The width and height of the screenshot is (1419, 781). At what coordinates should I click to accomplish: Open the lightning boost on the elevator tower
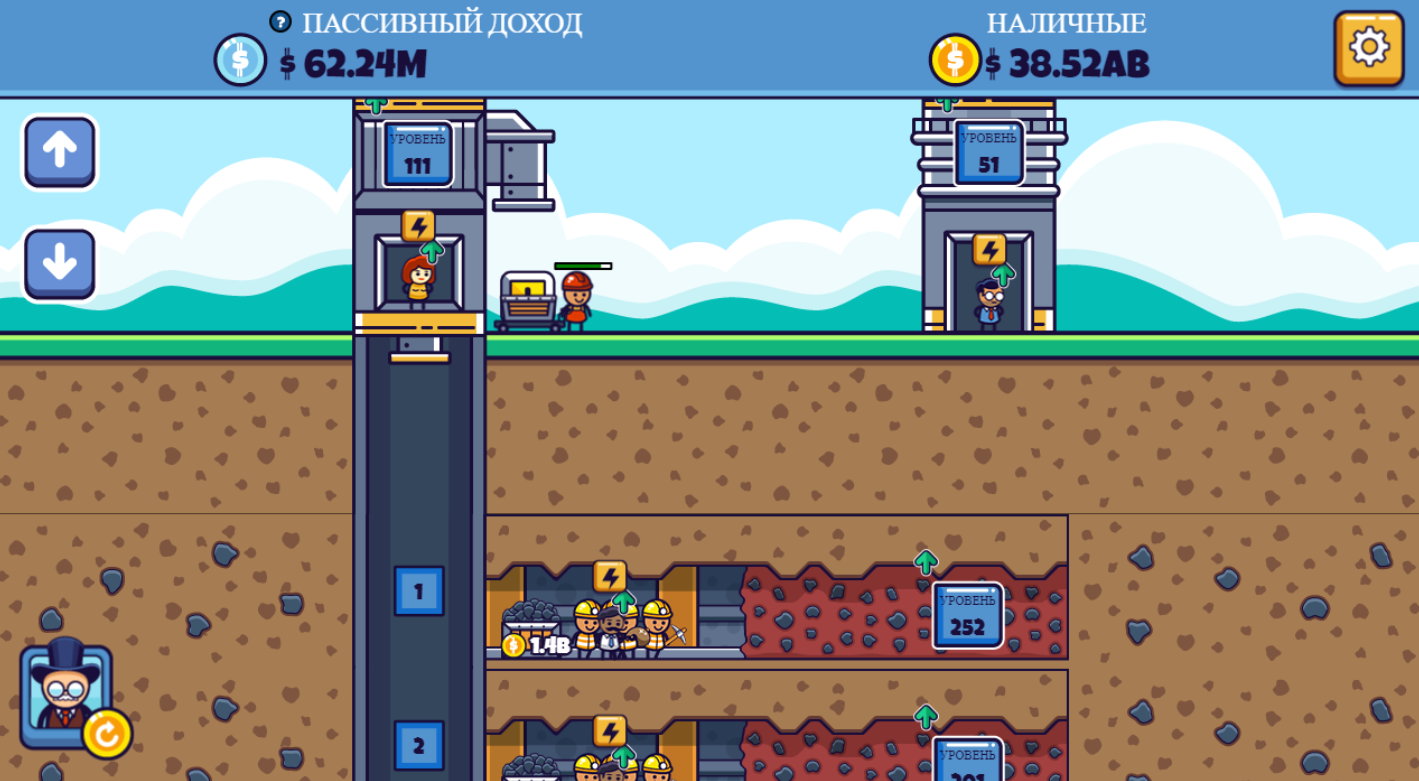coord(416,226)
